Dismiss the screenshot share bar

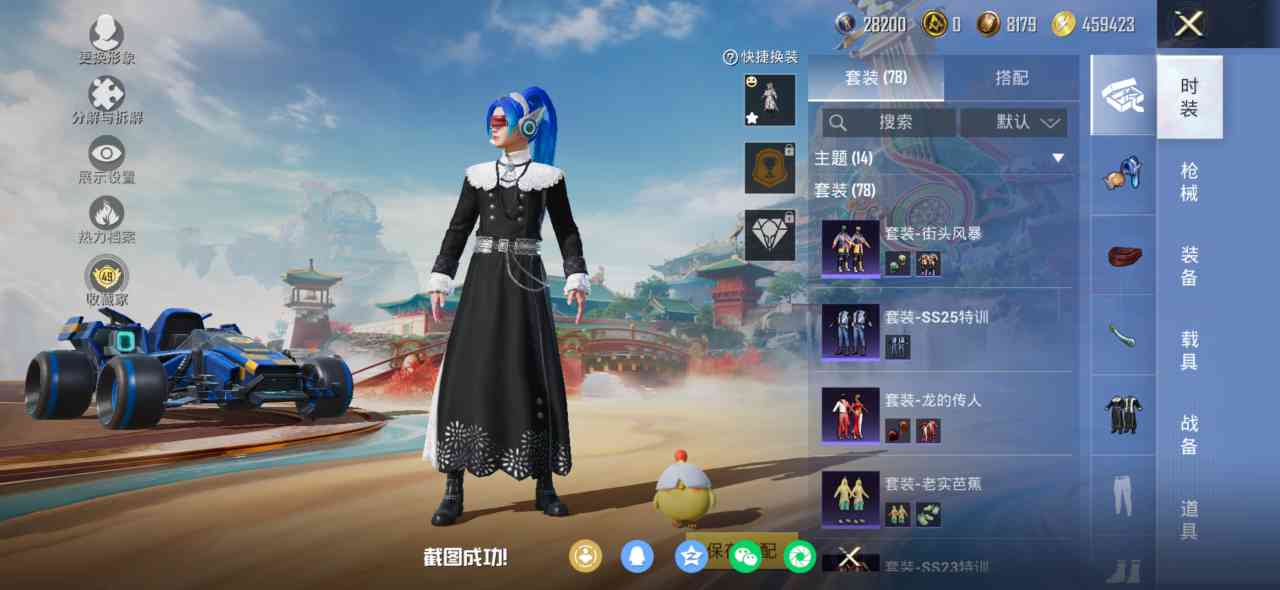click(x=849, y=557)
